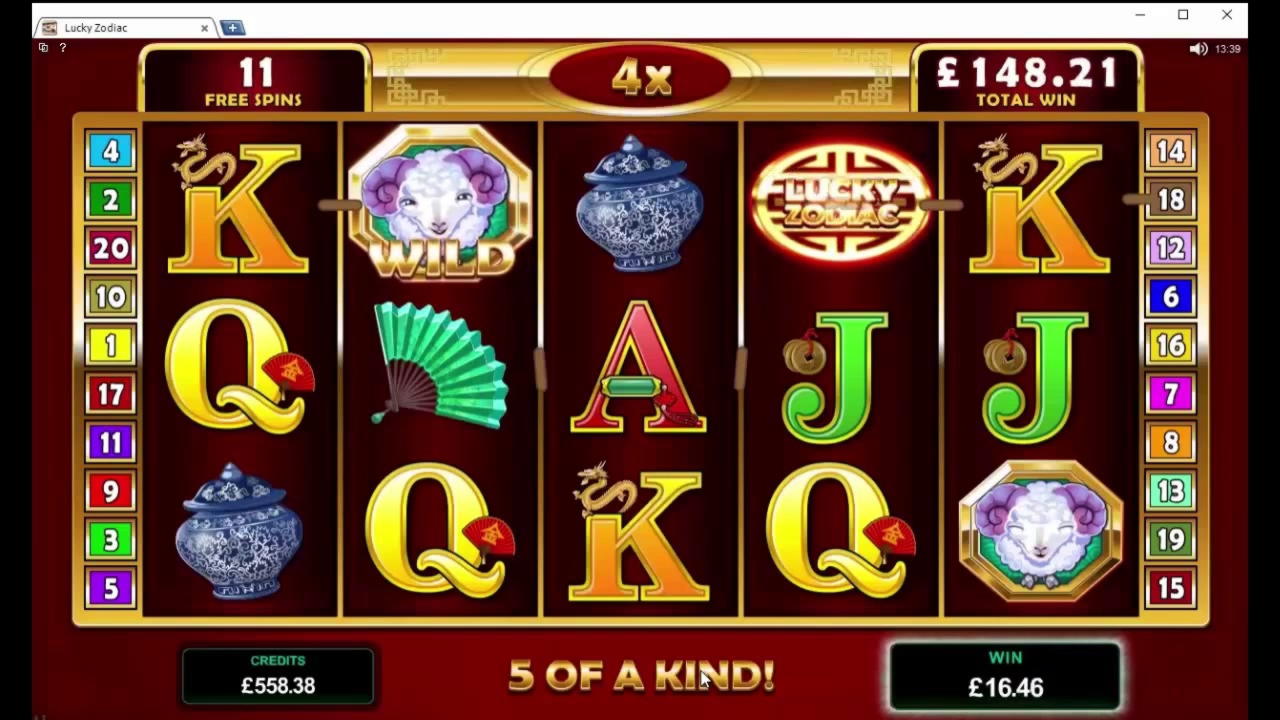Click the TOTAL WIN amount display
Image resolution: width=1280 pixels, height=720 pixels.
(1026, 80)
